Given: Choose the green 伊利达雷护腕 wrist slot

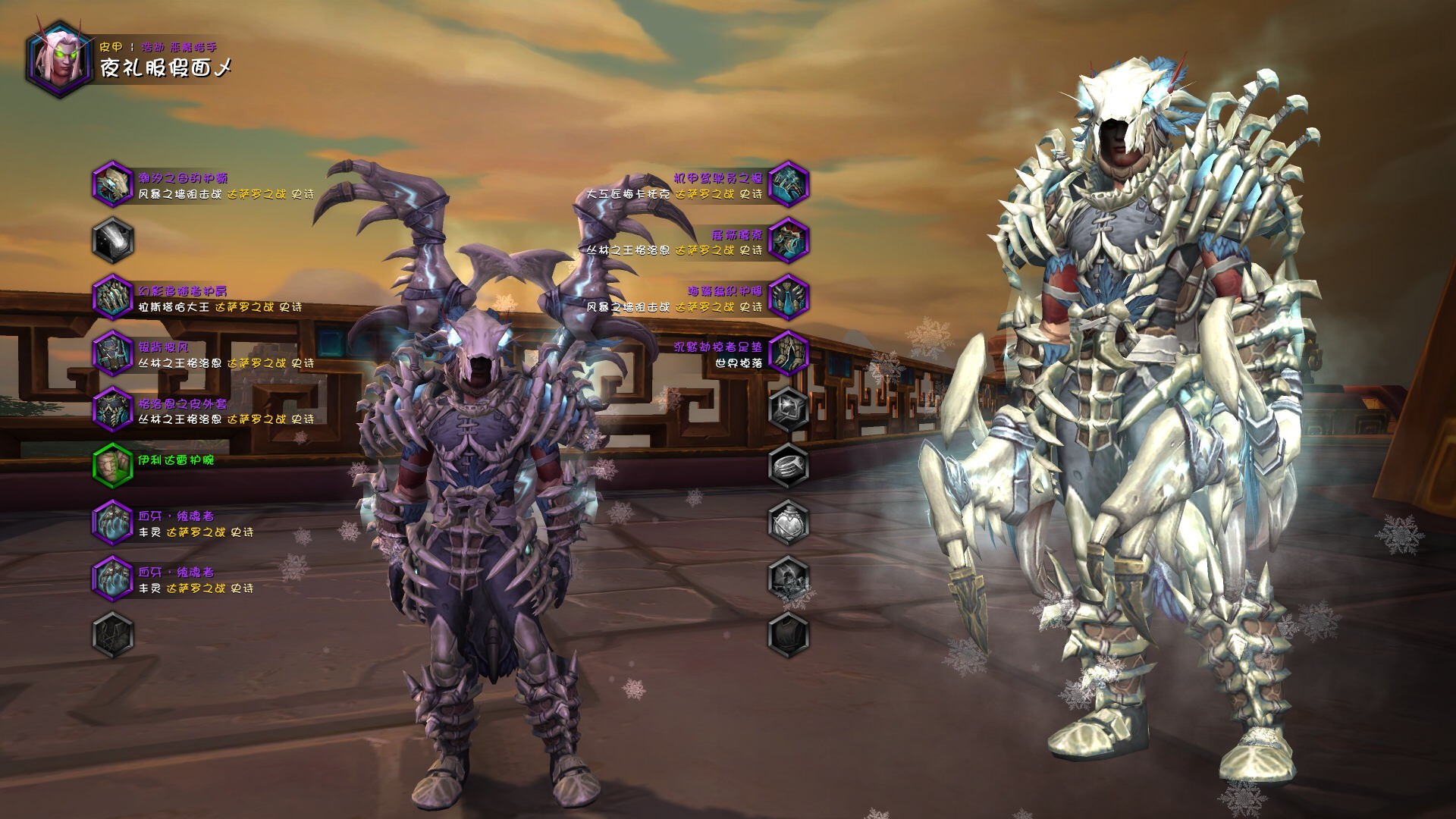Looking at the screenshot, I should point(113,465).
